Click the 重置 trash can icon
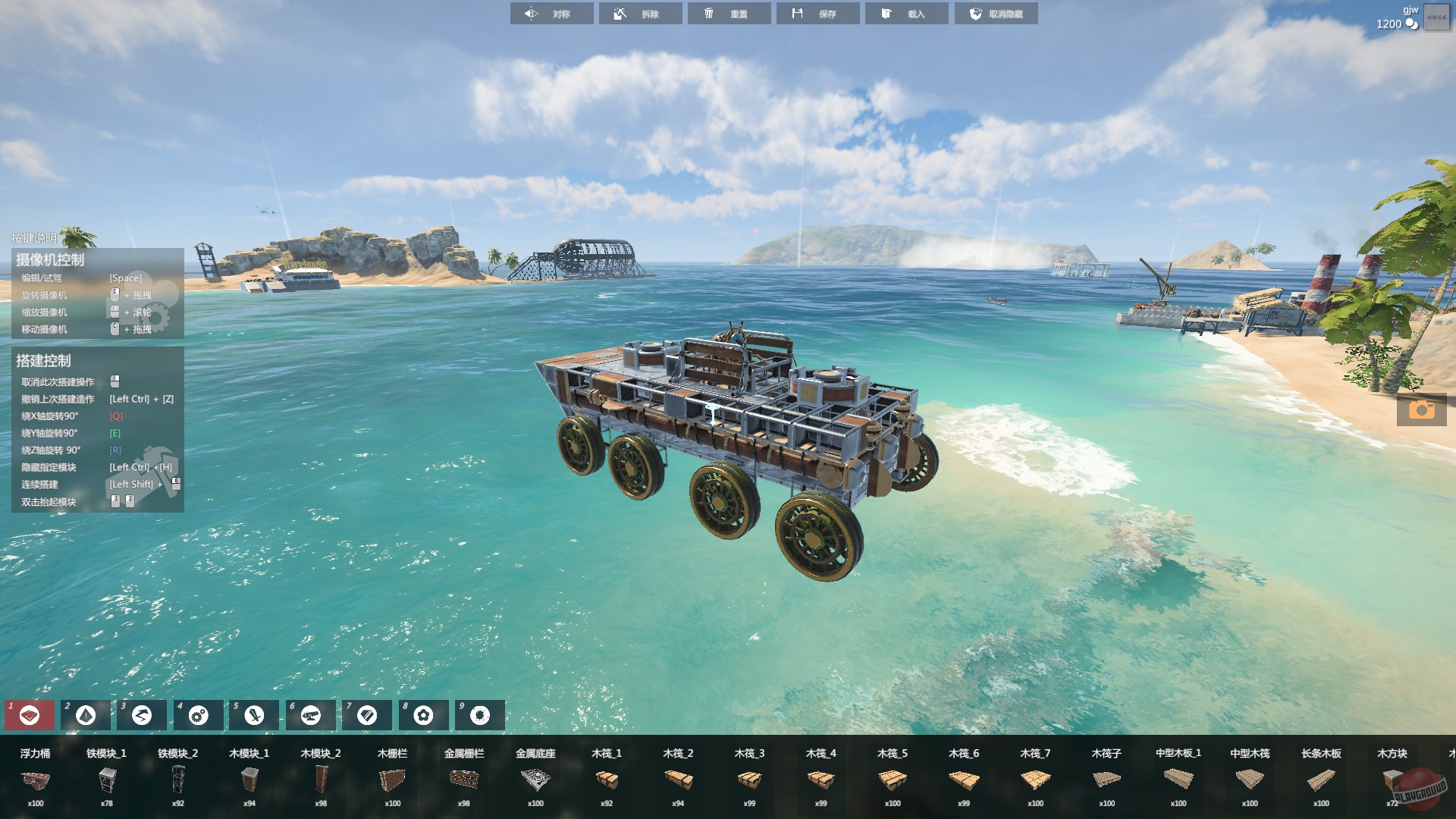This screenshot has height=819, width=1456. click(x=709, y=13)
